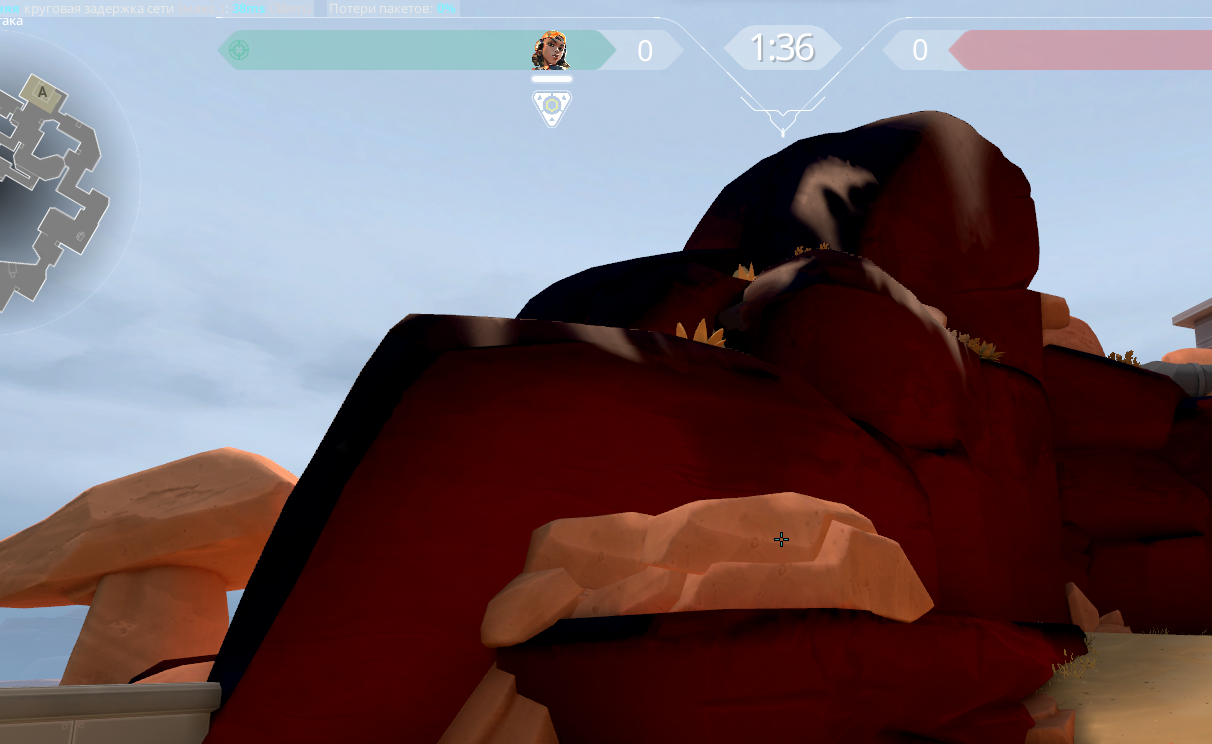Click the triangular ultimate icon below the portrait
Image resolution: width=1212 pixels, height=744 pixels.
point(551,107)
